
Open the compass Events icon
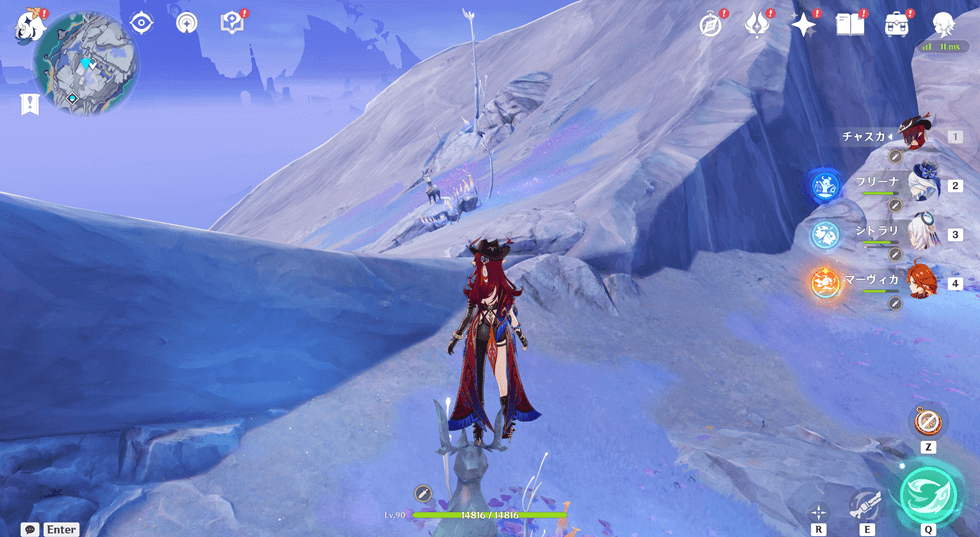pyautogui.click(x=711, y=25)
